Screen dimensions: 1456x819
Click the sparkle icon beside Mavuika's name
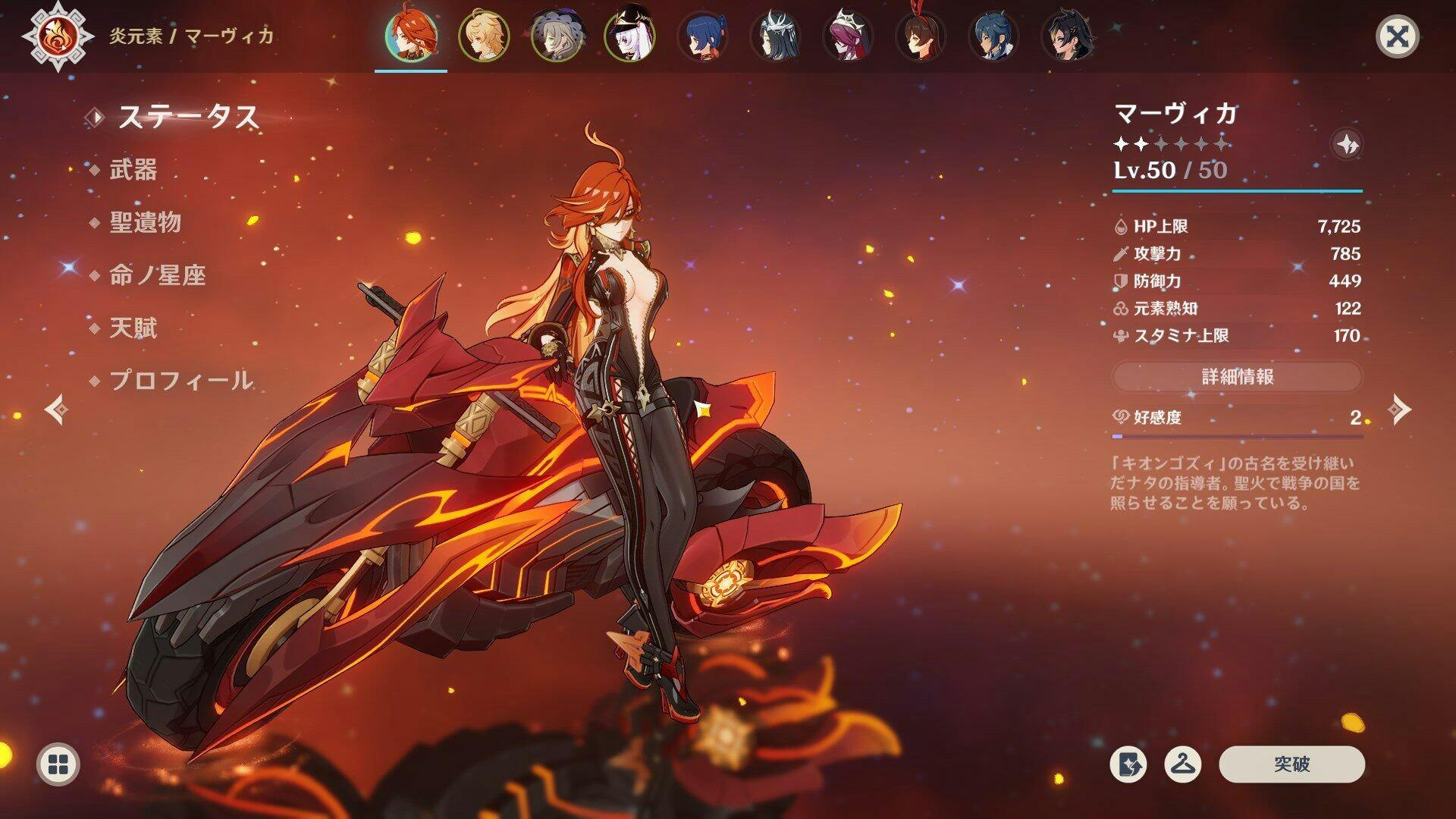(x=1348, y=144)
